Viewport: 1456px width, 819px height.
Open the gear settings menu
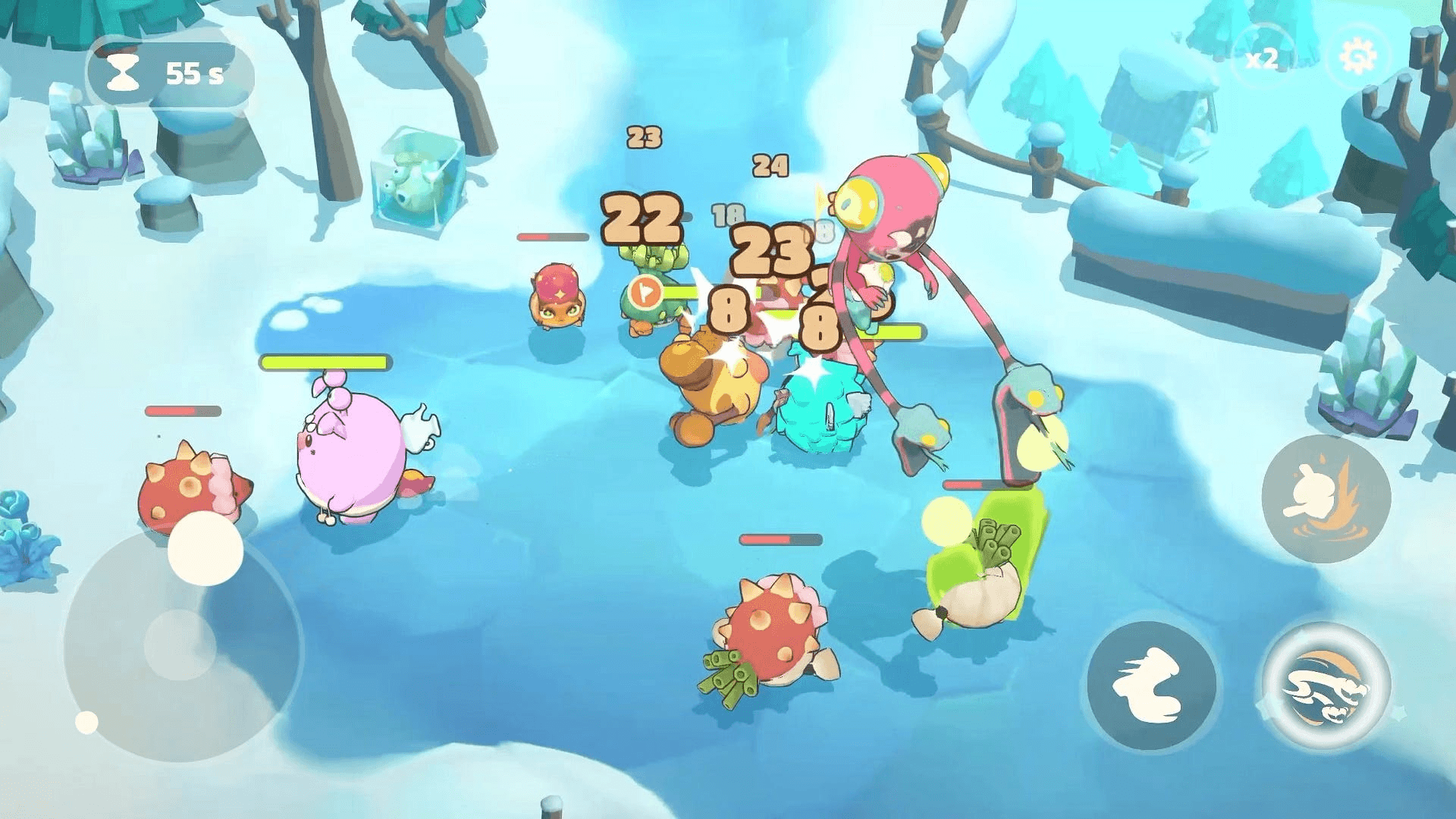pos(1358,56)
